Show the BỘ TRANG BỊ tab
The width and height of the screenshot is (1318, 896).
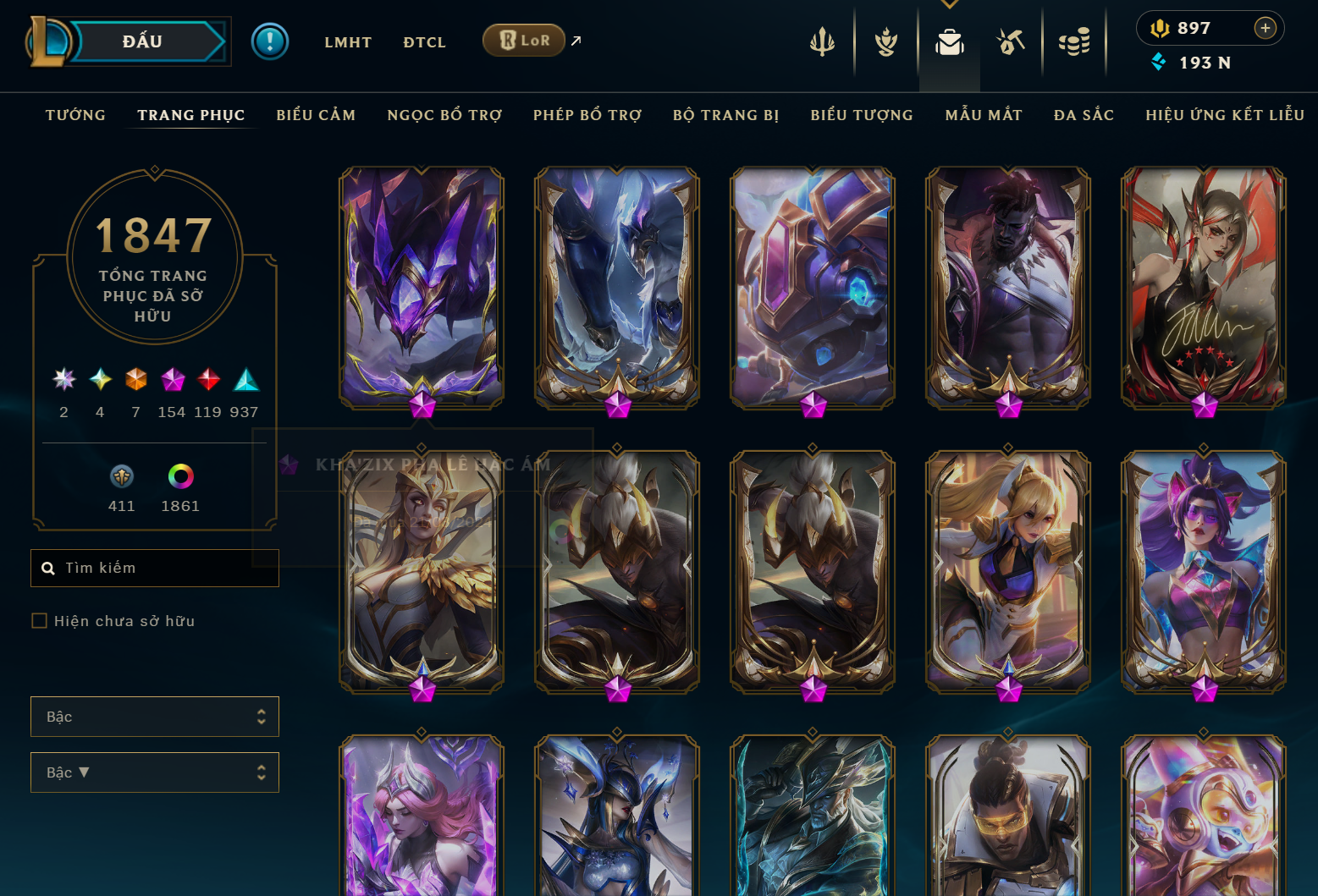(x=725, y=115)
